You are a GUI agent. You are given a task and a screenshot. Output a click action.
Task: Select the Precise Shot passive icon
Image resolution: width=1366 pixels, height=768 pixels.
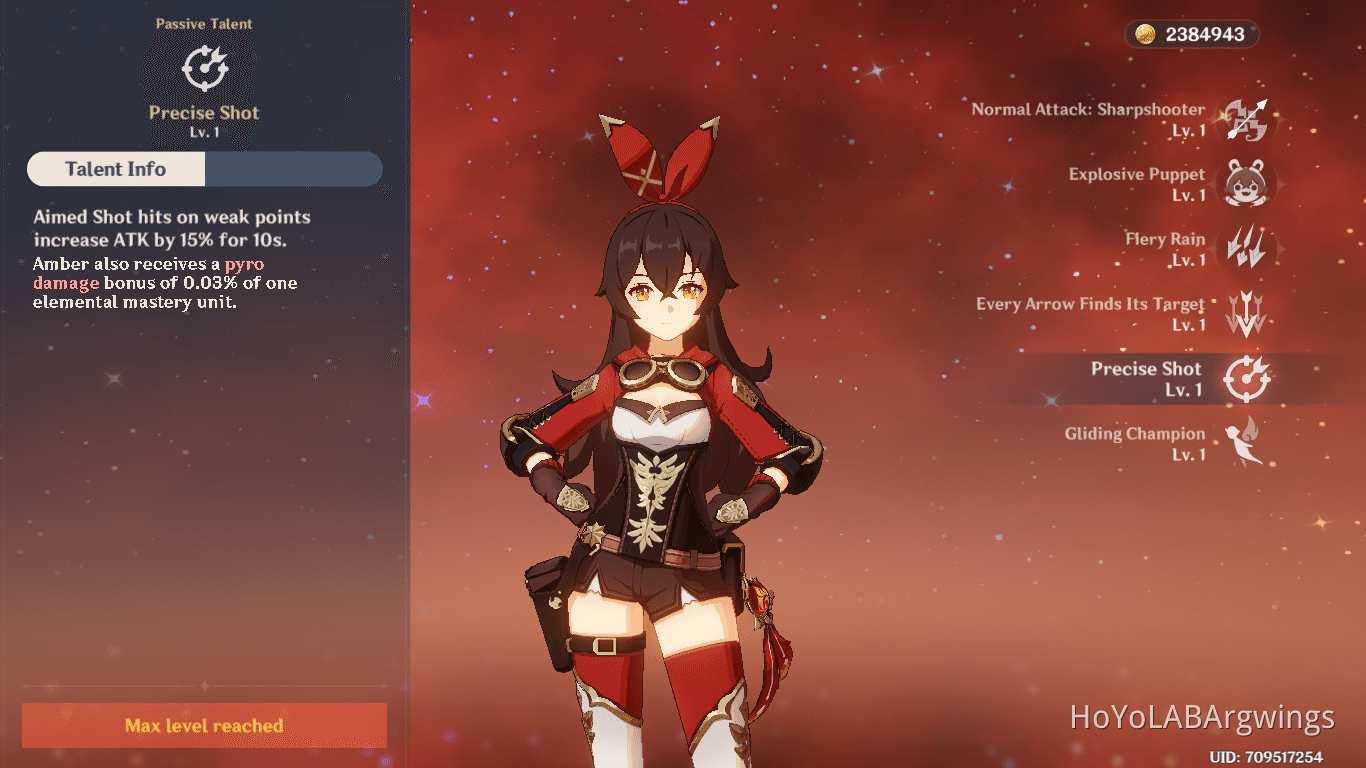tap(1247, 379)
